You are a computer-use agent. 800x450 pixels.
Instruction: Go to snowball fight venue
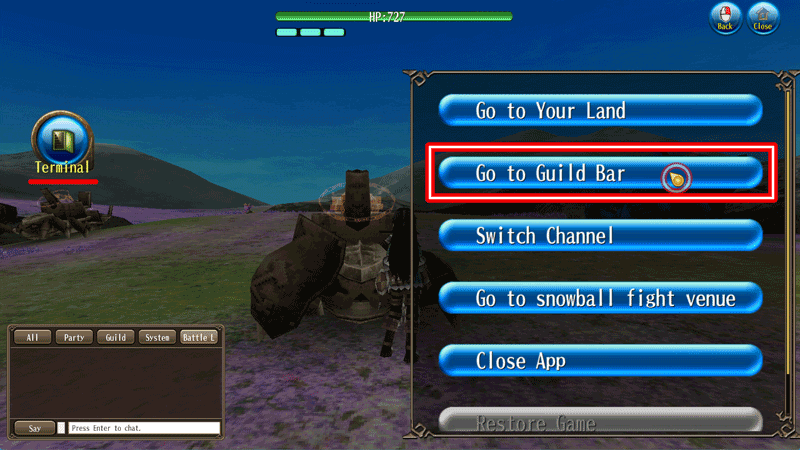(600, 298)
